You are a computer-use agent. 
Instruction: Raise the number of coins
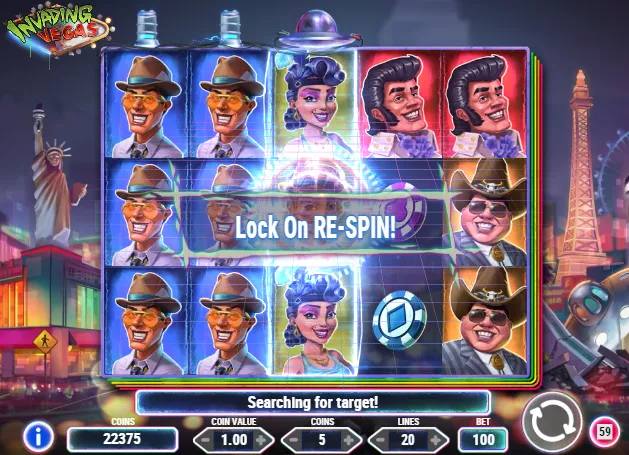click(350, 439)
